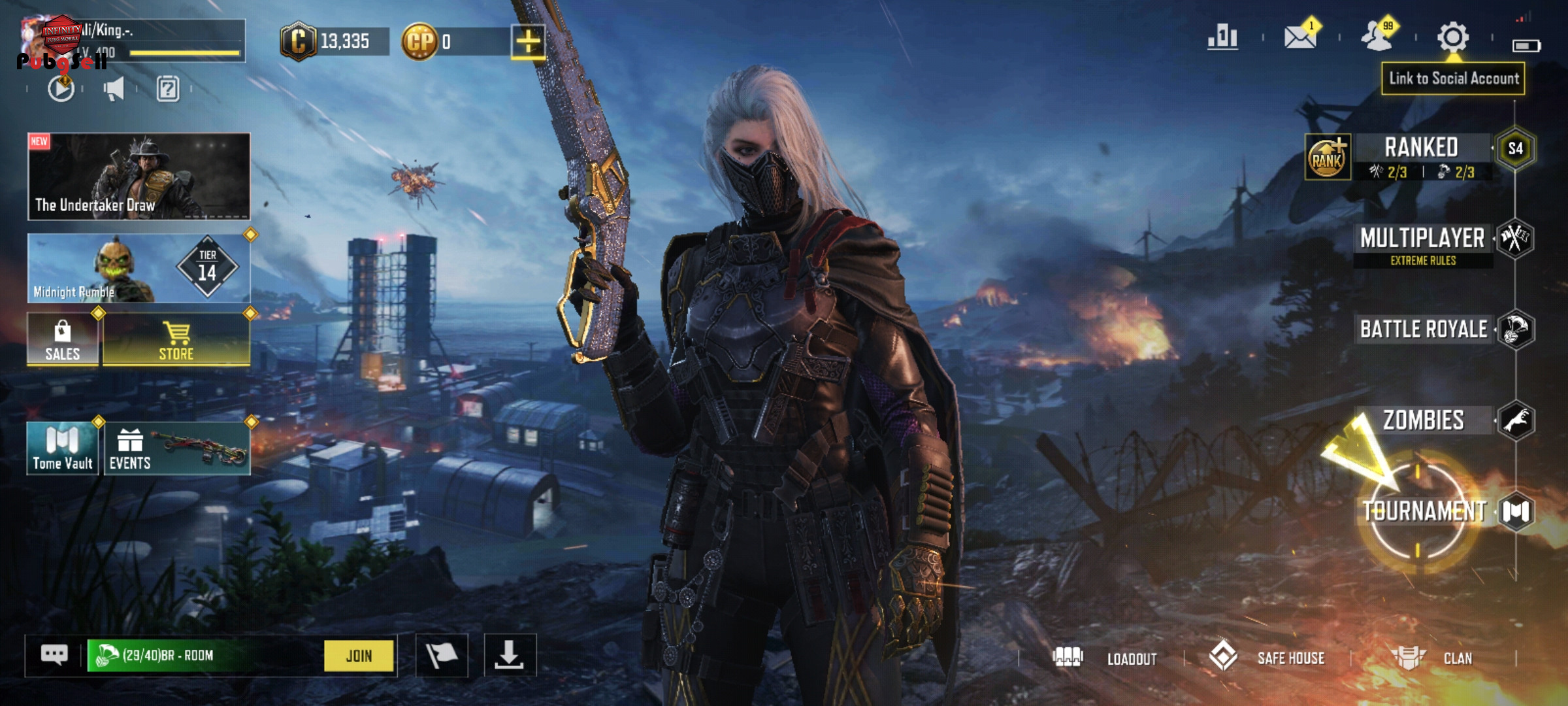
Task: Open the friends list icon
Action: click(x=1377, y=37)
